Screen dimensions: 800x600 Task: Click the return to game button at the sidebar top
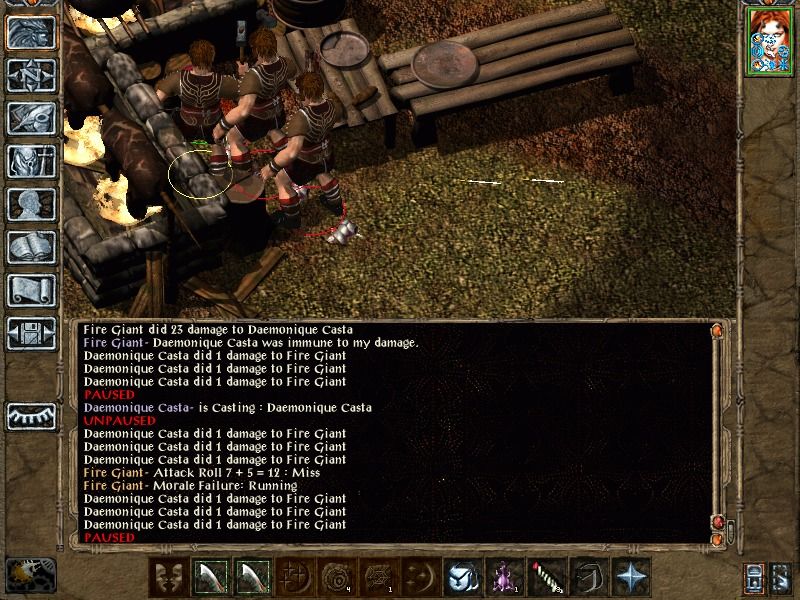[31, 32]
